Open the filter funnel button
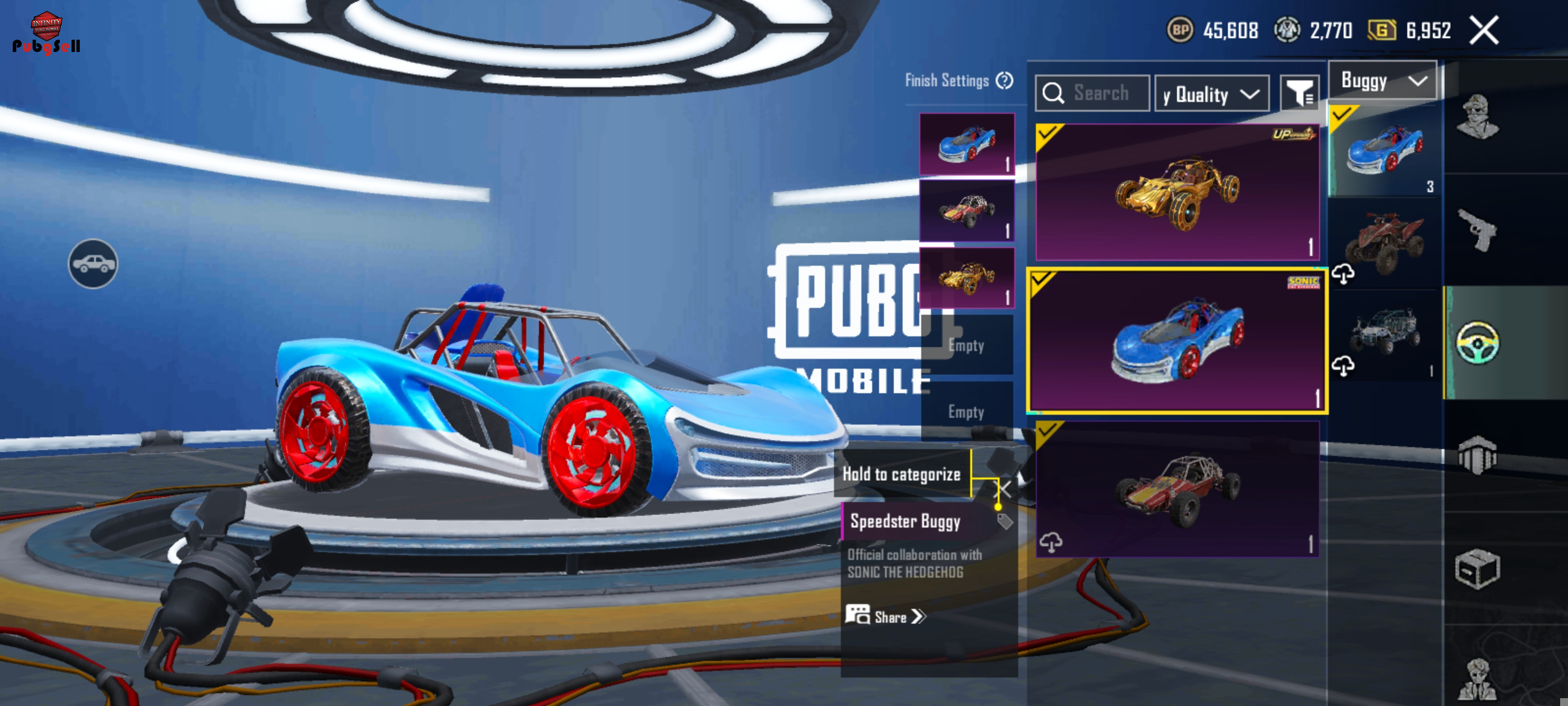Screen dimensions: 1568x706 [1299, 94]
